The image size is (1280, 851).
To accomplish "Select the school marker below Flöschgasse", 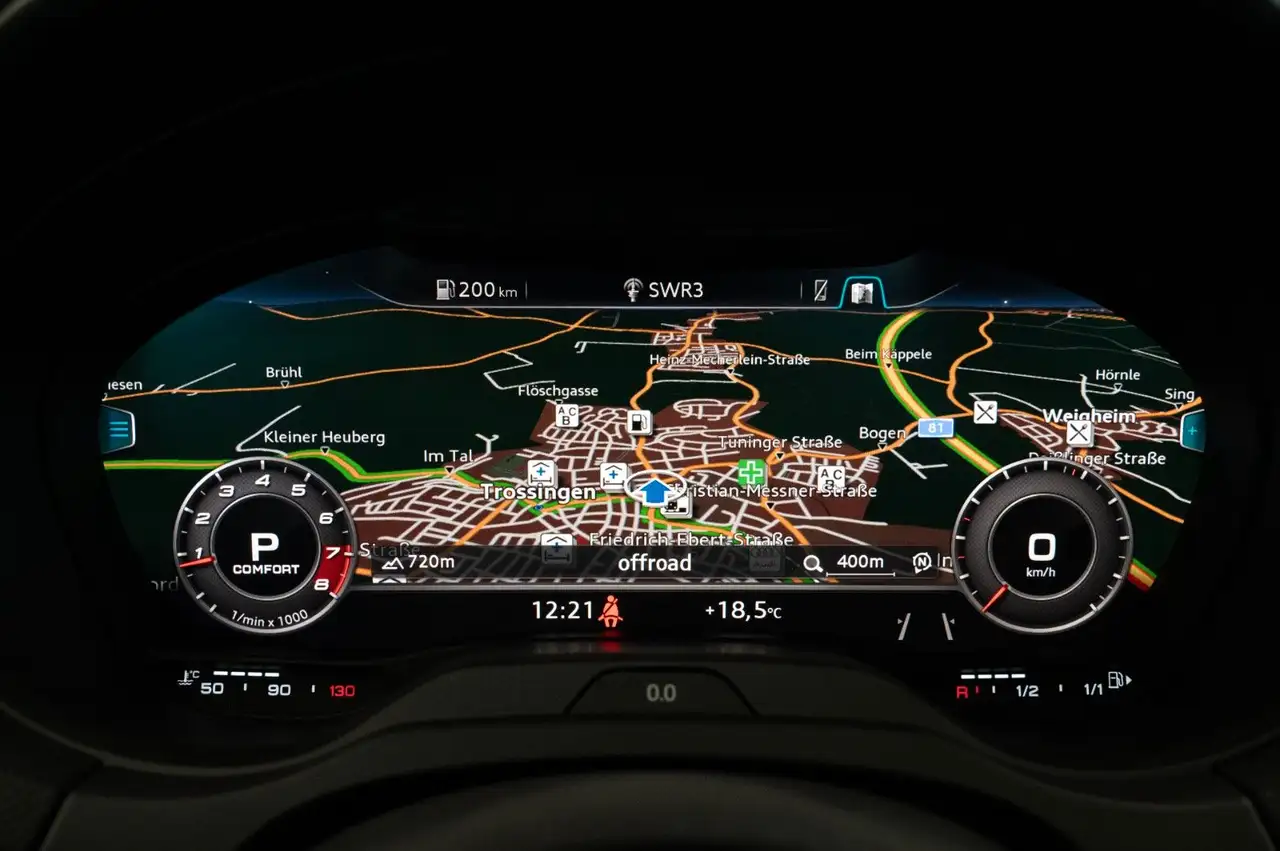I will pos(567,415).
